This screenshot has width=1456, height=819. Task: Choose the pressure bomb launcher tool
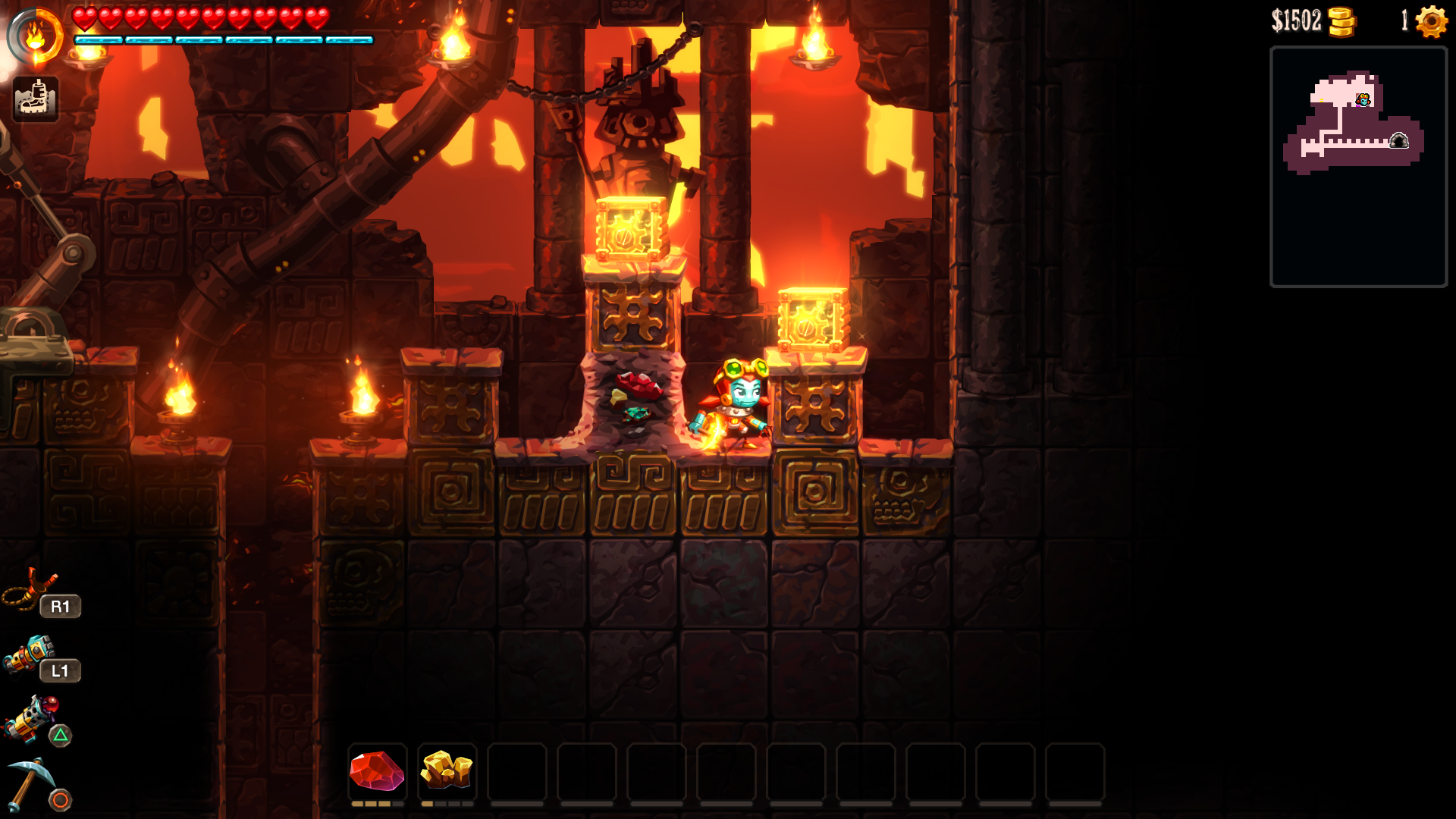pos(30,654)
